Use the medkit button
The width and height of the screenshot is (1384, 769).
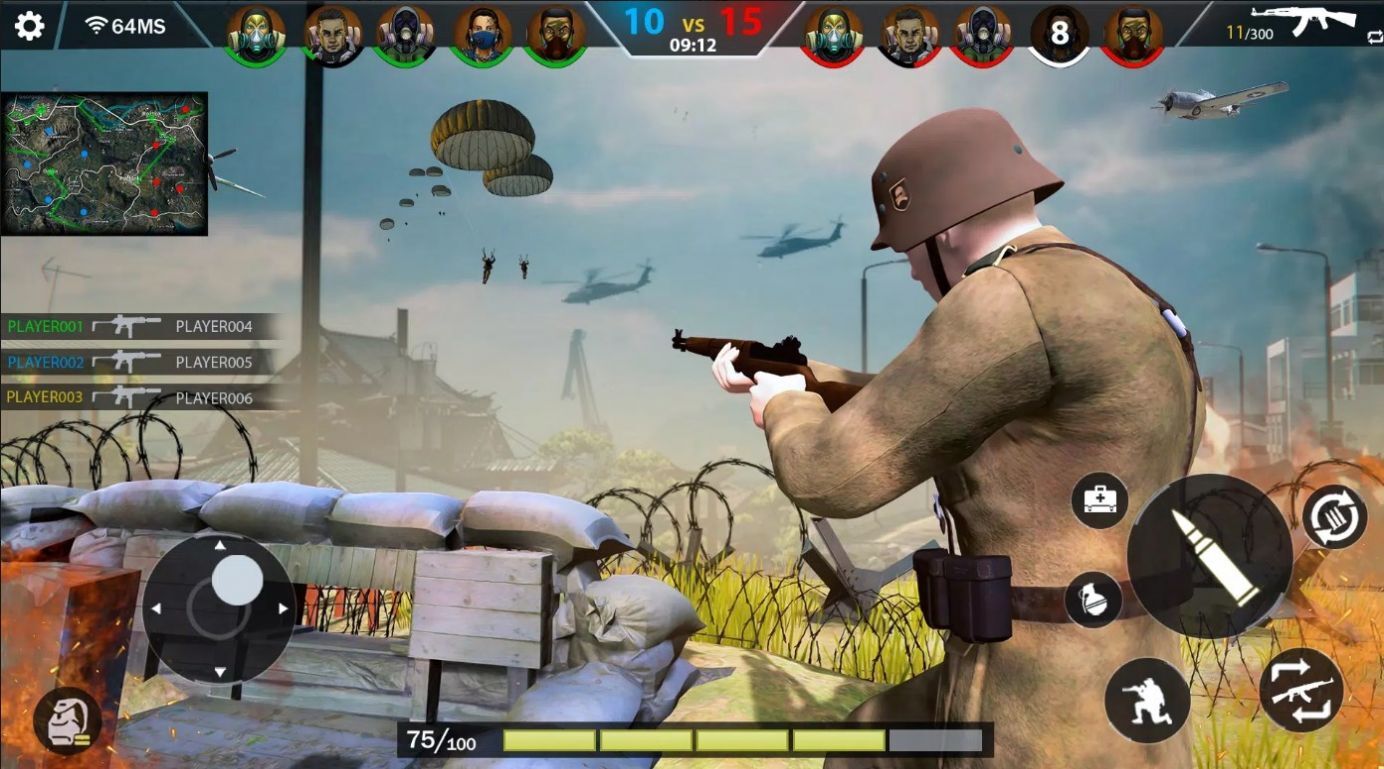tap(1100, 500)
